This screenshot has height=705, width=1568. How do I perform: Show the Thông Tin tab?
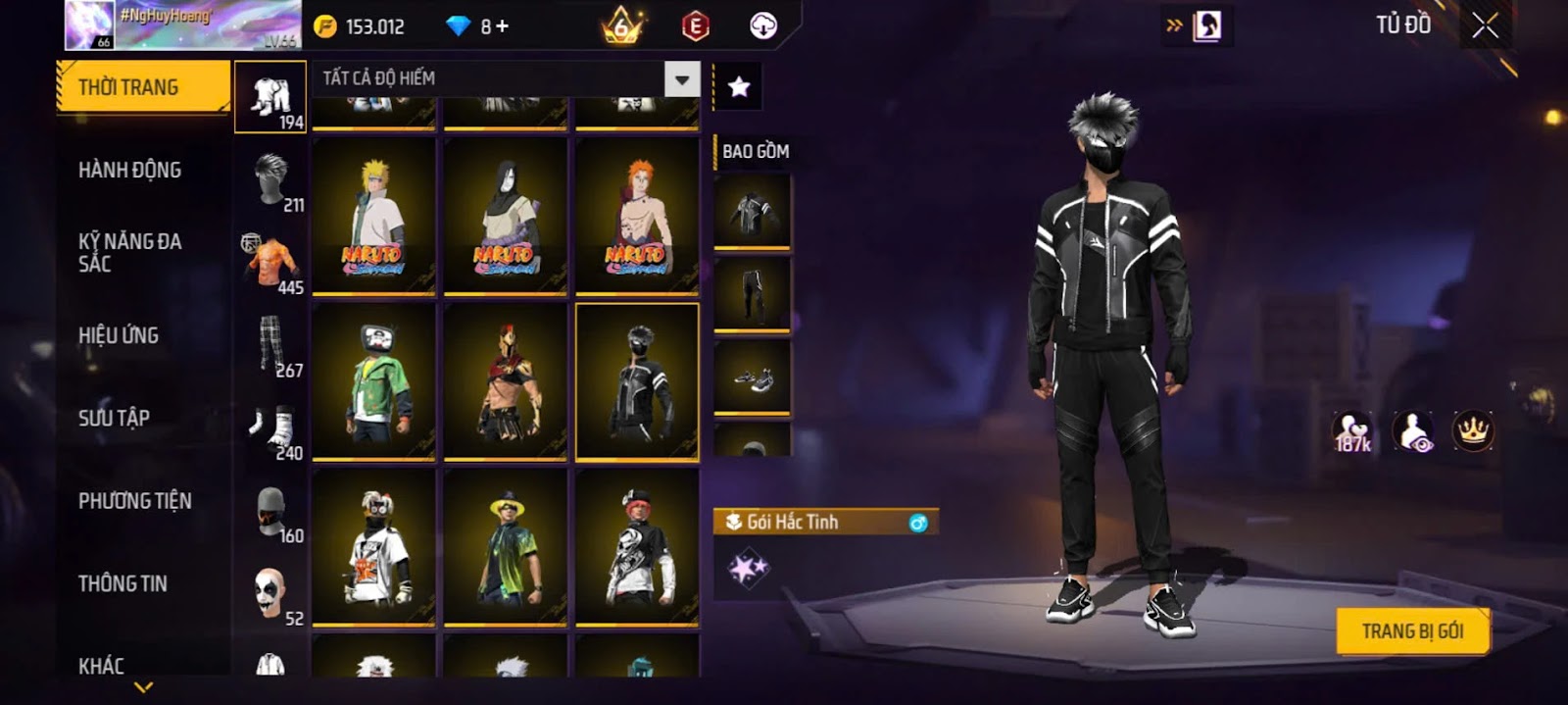coord(122,583)
